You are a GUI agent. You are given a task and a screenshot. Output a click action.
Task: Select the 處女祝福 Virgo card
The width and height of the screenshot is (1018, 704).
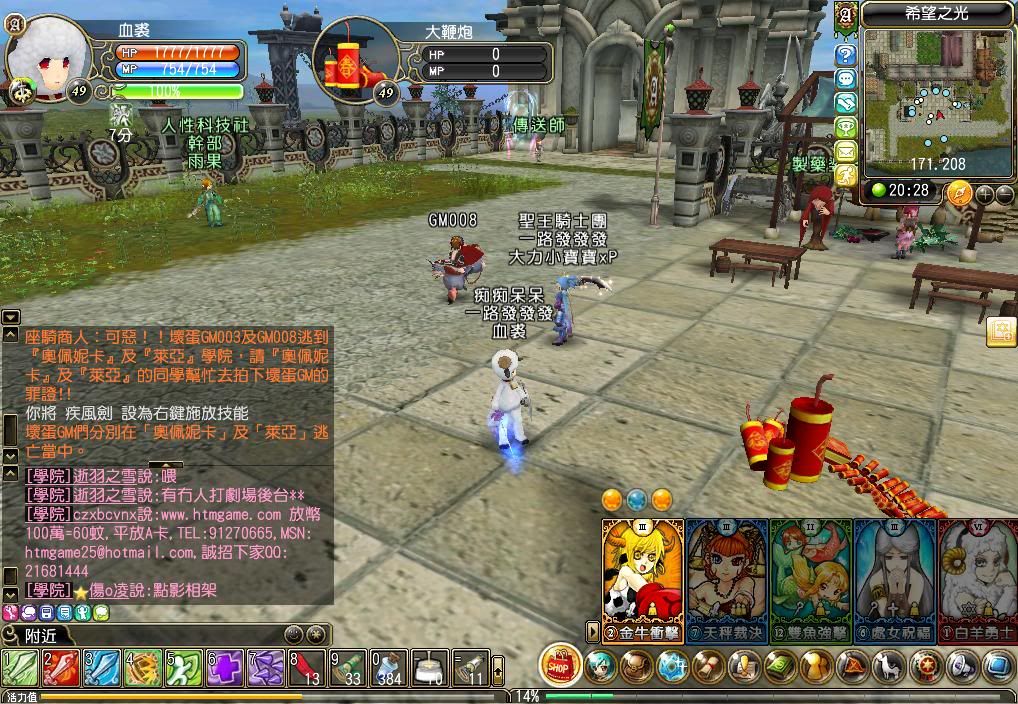click(895, 575)
